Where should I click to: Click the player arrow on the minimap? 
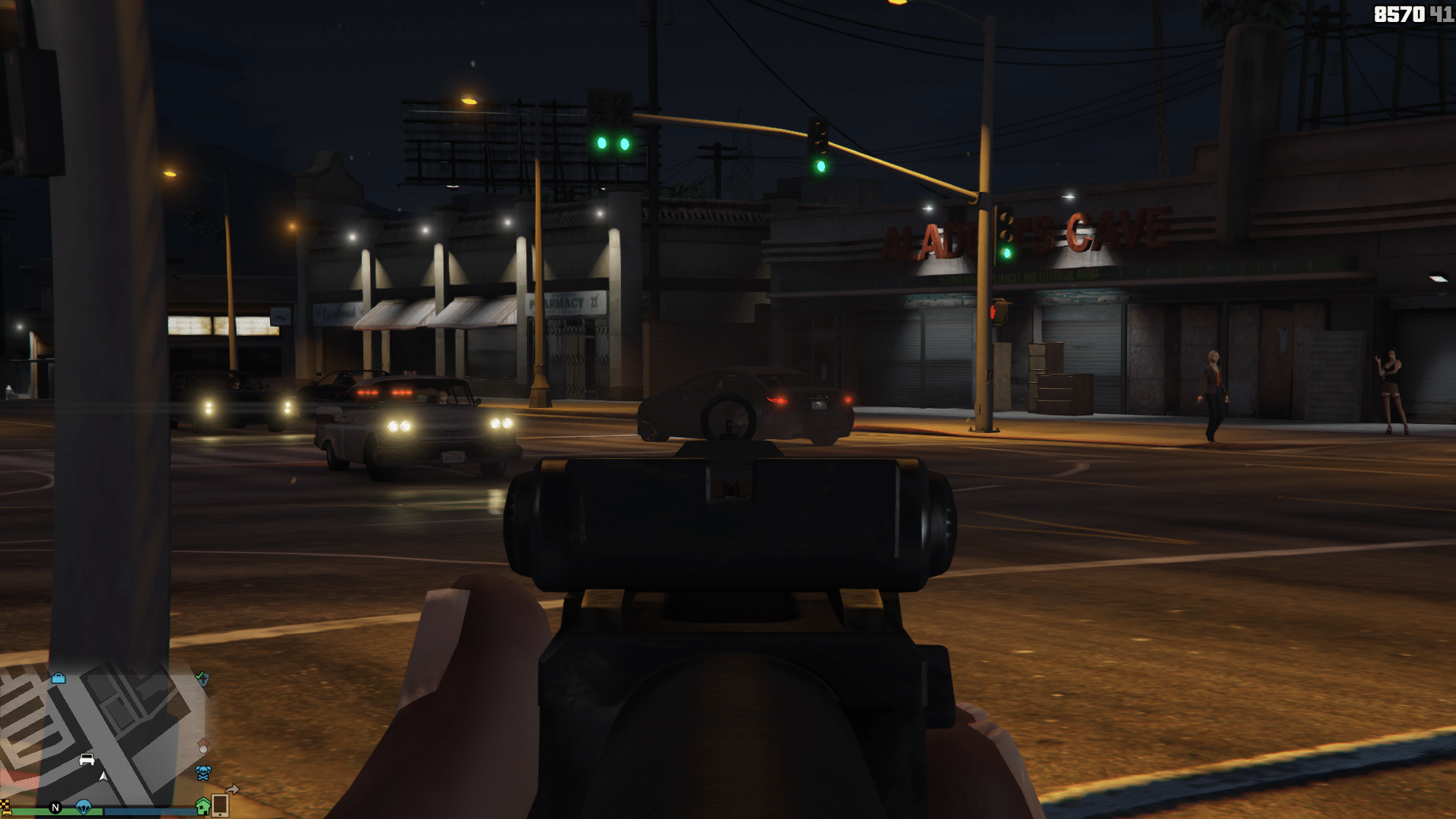point(104,777)
